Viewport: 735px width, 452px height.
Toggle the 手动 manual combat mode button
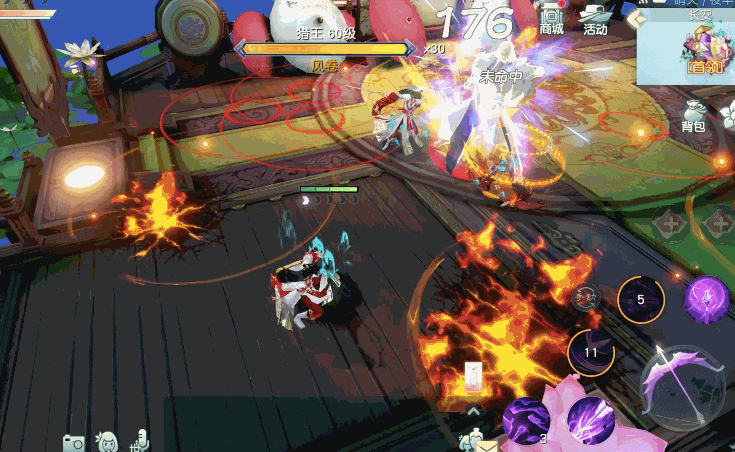[585, 295]
